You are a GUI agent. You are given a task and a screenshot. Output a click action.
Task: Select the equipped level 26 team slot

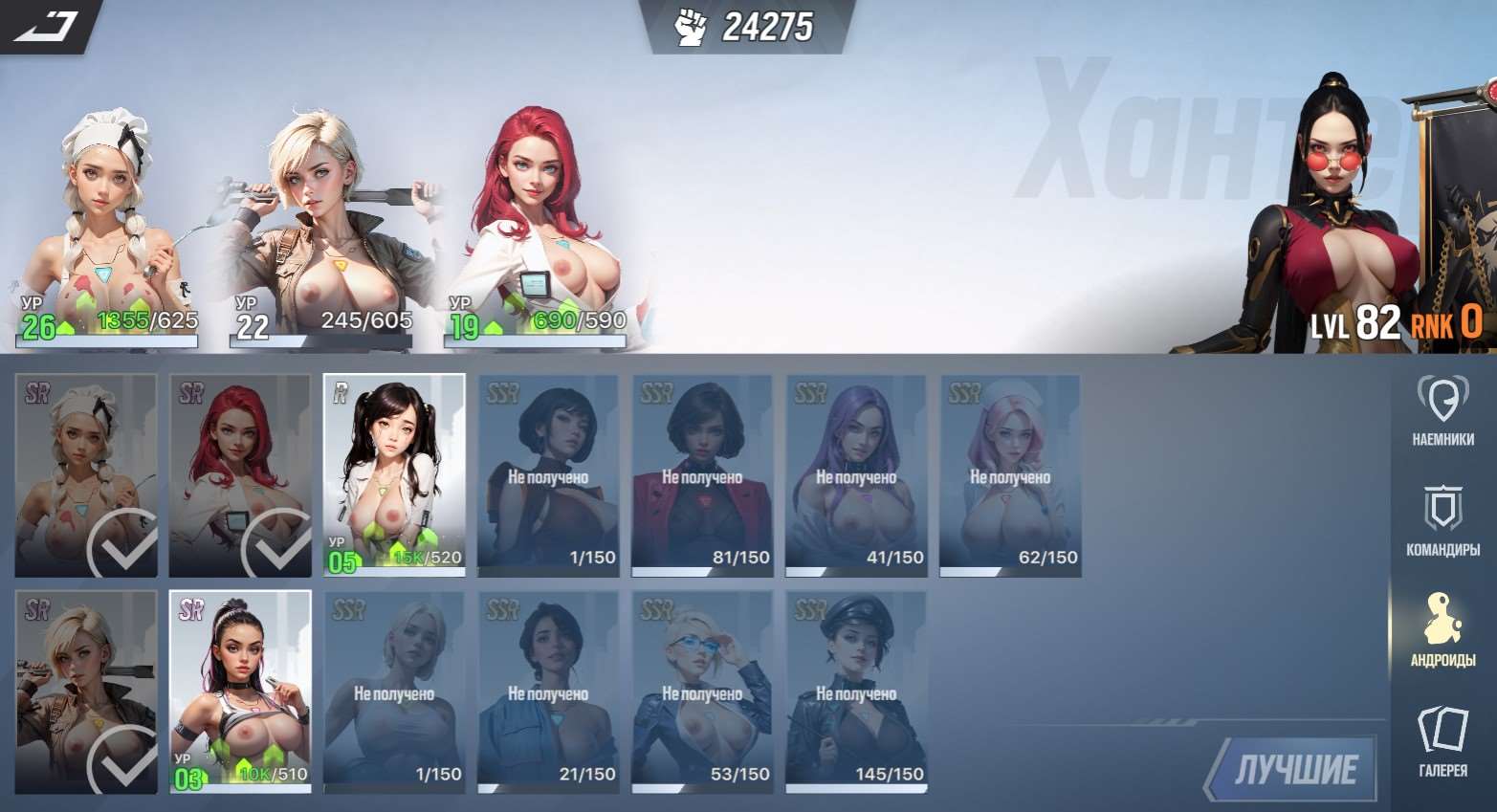107,230
